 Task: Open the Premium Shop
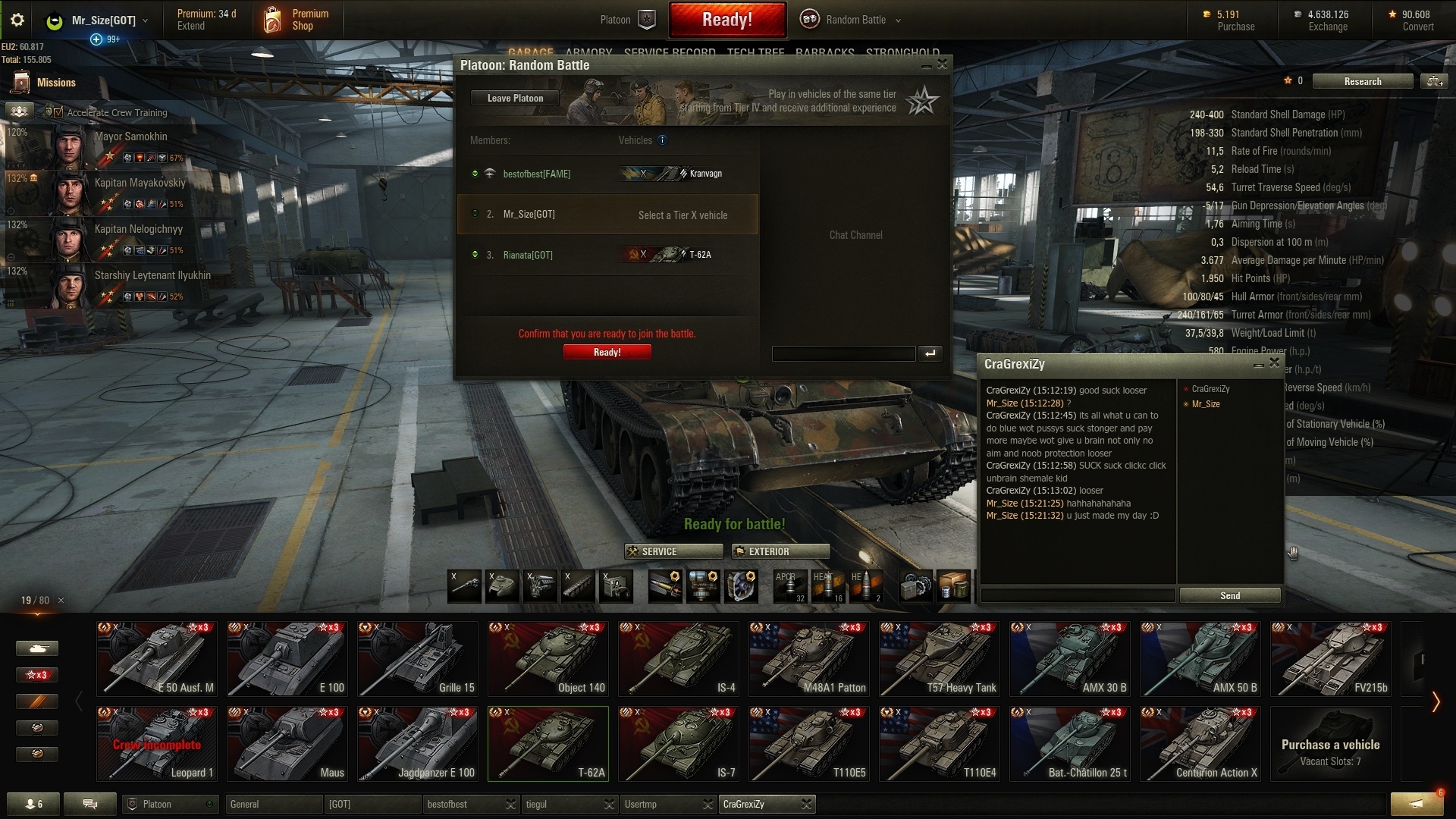click(x=296, y=20)
